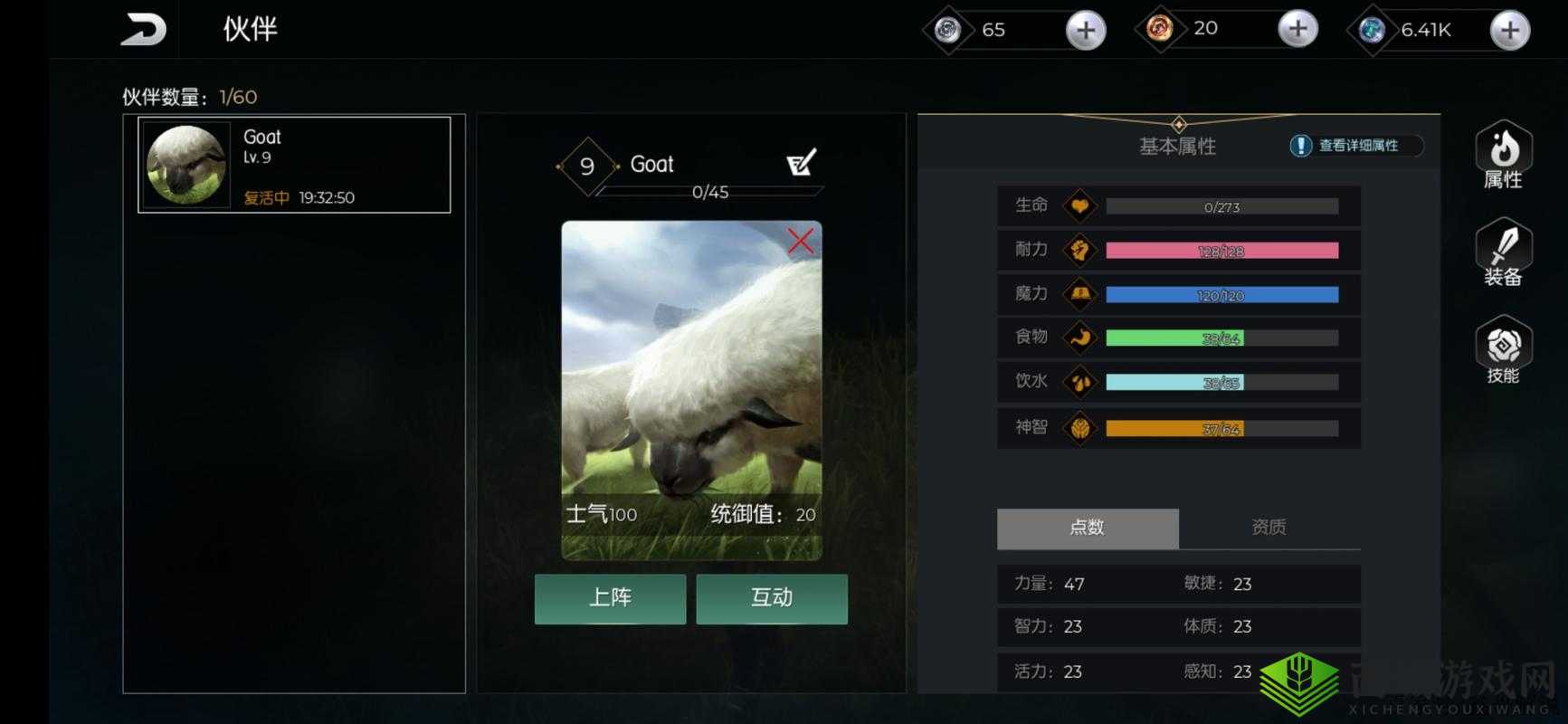This screenshot has width=1568, height=724.
Task: Go back using the arrow button
Action: (143, 30)
